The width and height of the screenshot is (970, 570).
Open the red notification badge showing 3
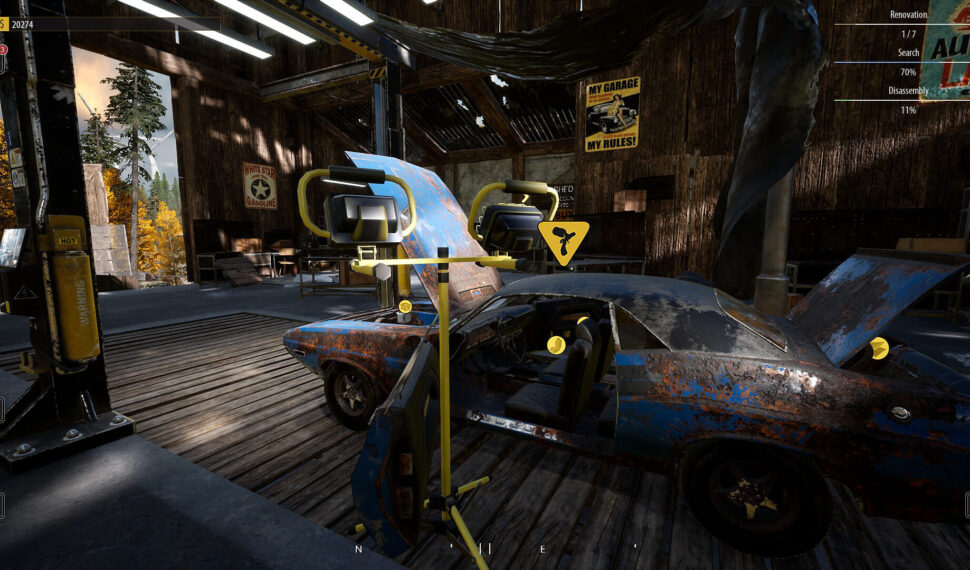(x=3, y=49)
